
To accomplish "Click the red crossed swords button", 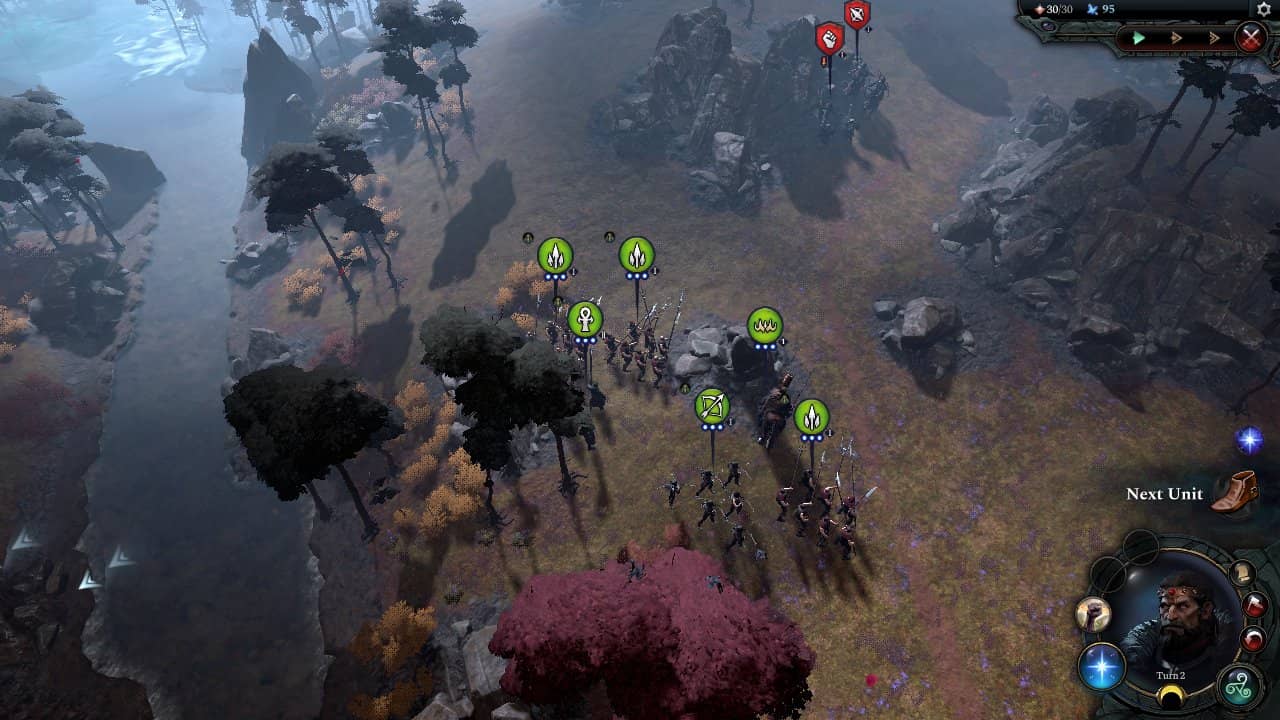I will [x=1250, y=38].
